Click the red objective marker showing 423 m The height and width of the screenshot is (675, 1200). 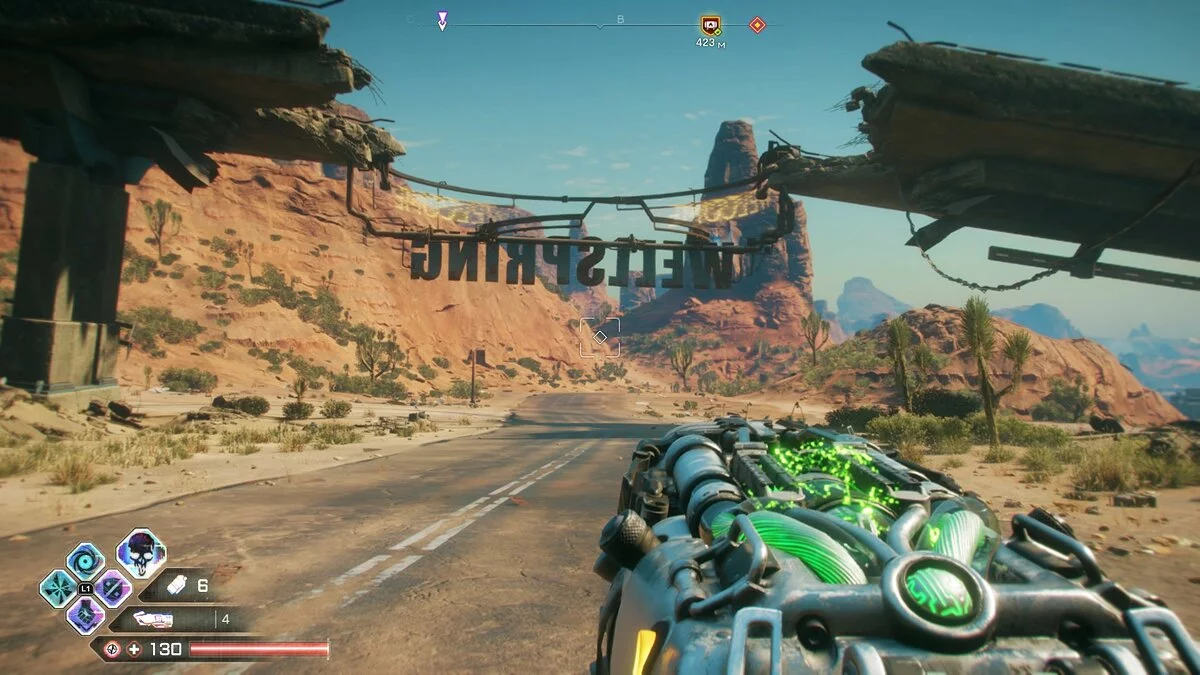(710, 25)
